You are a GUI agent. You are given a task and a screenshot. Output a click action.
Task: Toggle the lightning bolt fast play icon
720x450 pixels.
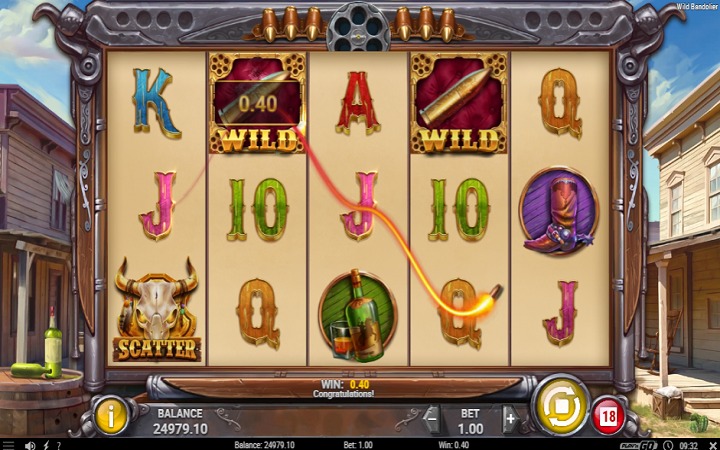click(47, 444)
